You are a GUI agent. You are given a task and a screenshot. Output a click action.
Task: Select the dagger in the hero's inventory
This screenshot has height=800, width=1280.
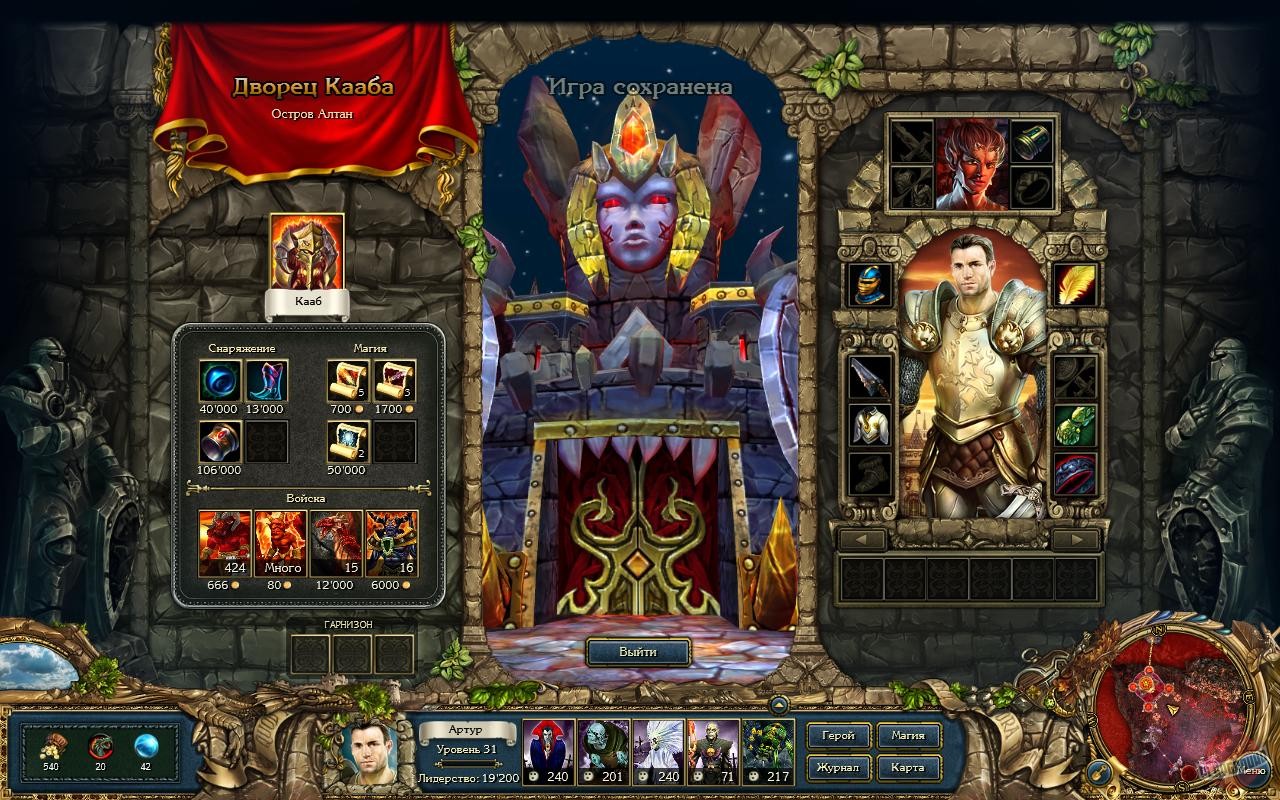tap(870, 375)
